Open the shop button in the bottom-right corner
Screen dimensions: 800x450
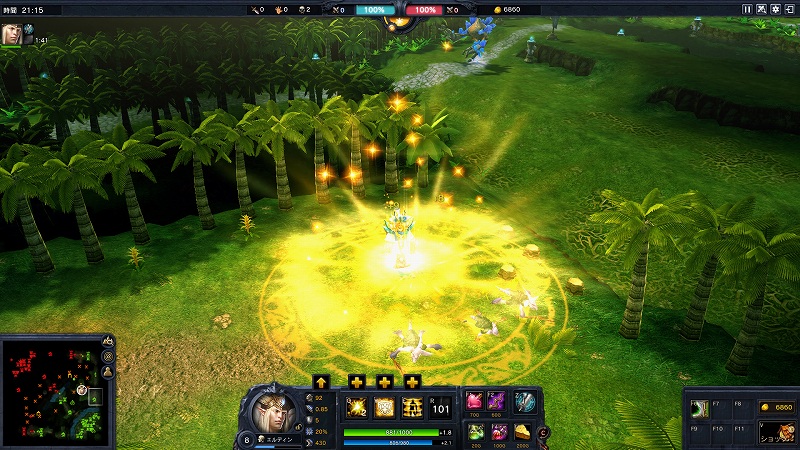click(x=775, y=433)
